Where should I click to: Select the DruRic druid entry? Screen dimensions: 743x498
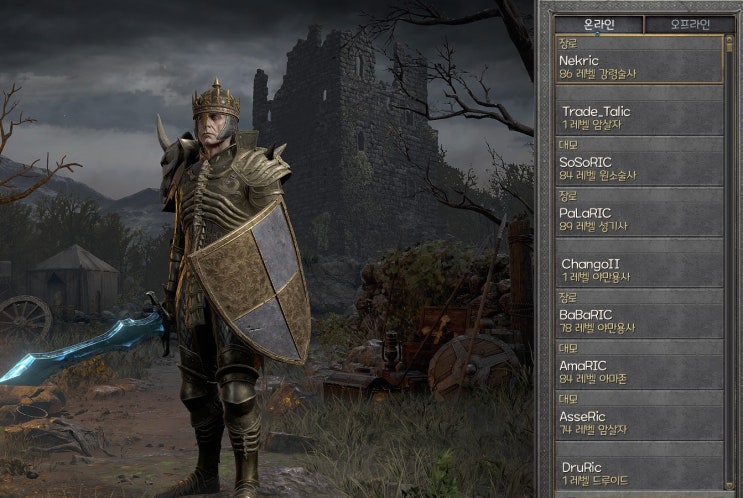(639, 471)
